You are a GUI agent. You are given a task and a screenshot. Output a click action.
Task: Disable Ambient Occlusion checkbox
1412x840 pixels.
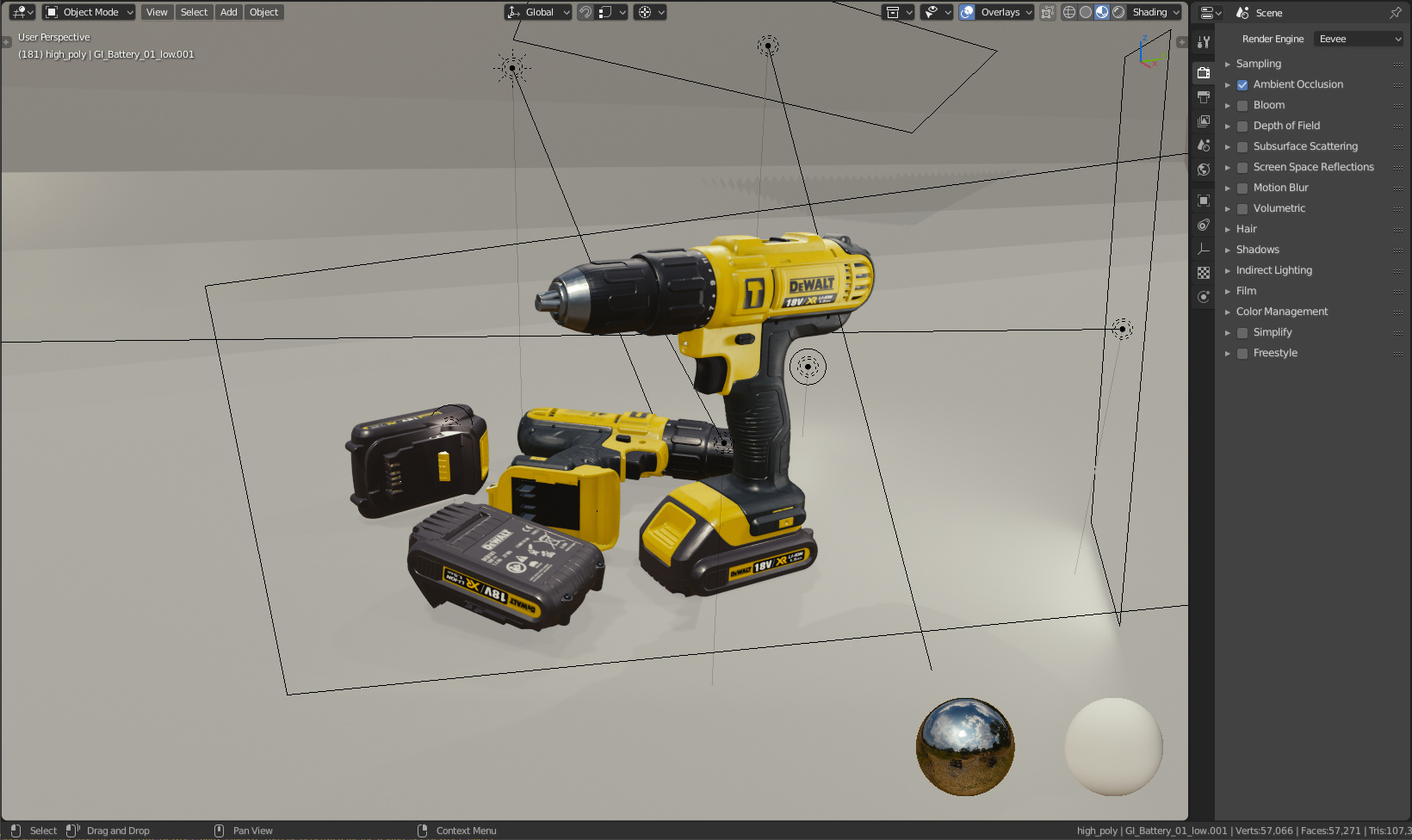click(x=1242, y=83)
